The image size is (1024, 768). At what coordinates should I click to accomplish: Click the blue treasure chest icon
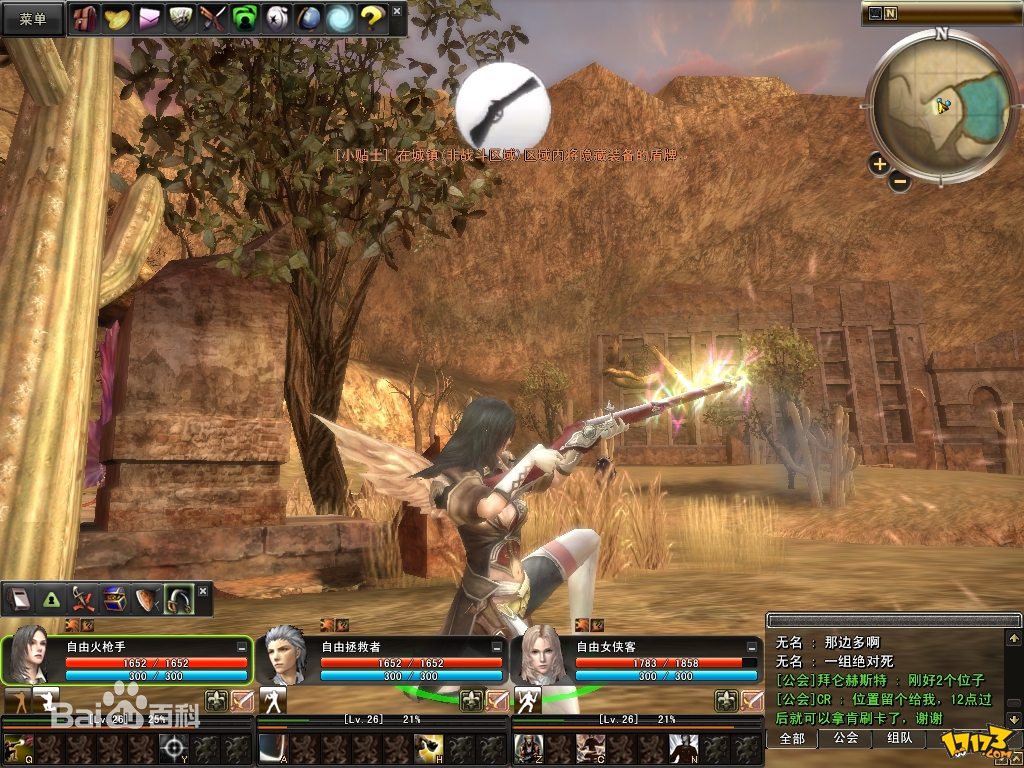(x=114, y=599)
